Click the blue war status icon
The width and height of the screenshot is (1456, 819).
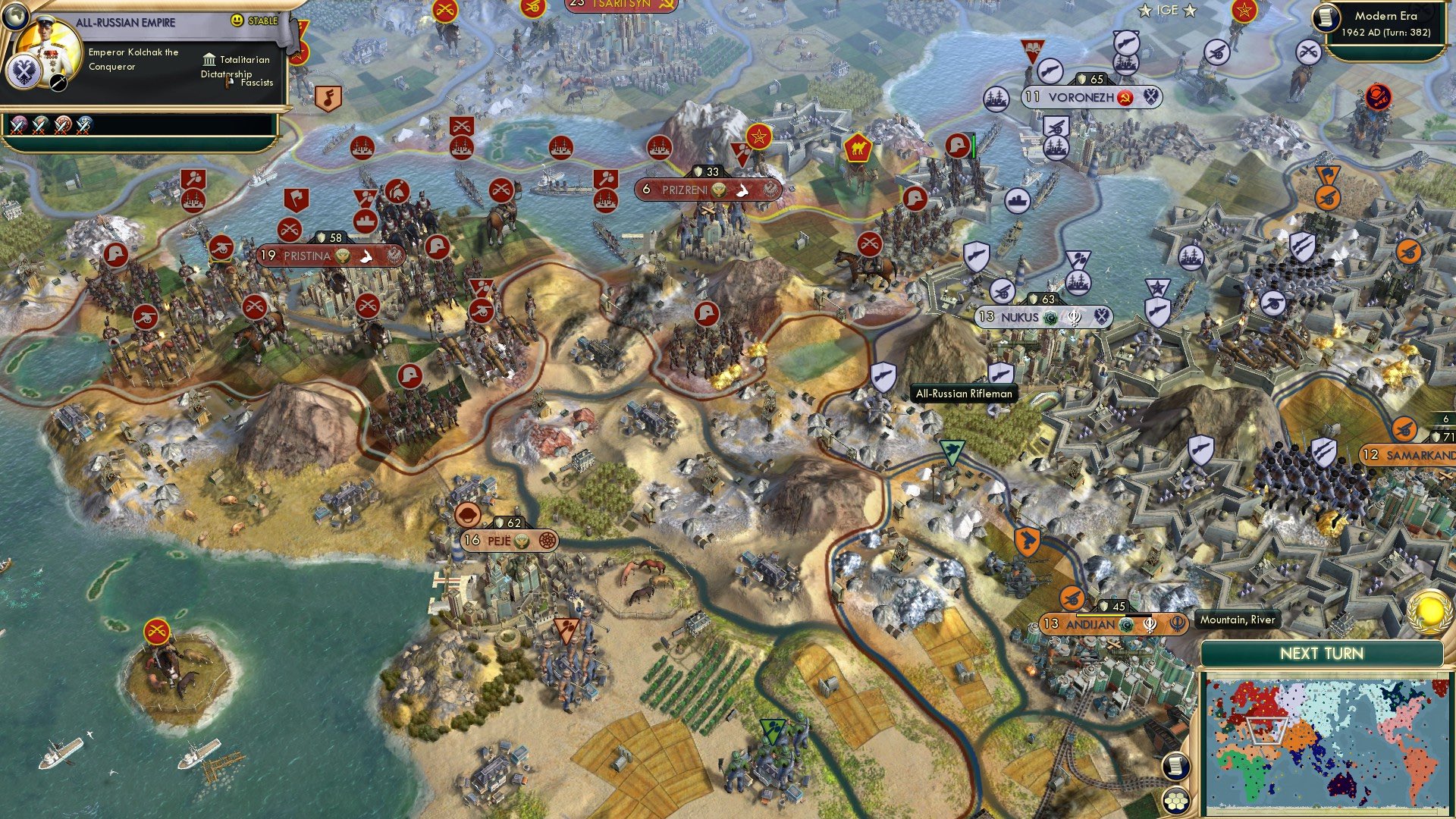[84, 124]
